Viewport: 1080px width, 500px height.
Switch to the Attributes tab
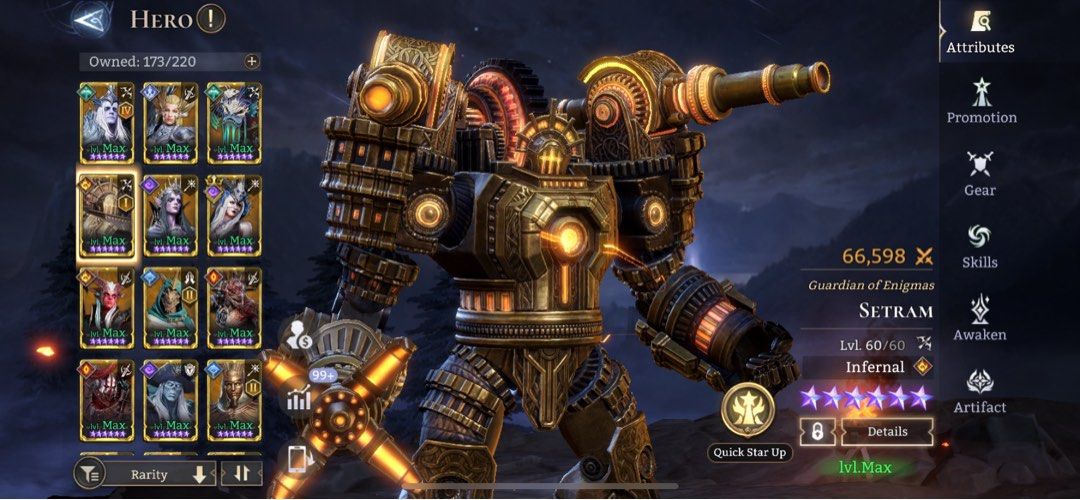point(980,31)
